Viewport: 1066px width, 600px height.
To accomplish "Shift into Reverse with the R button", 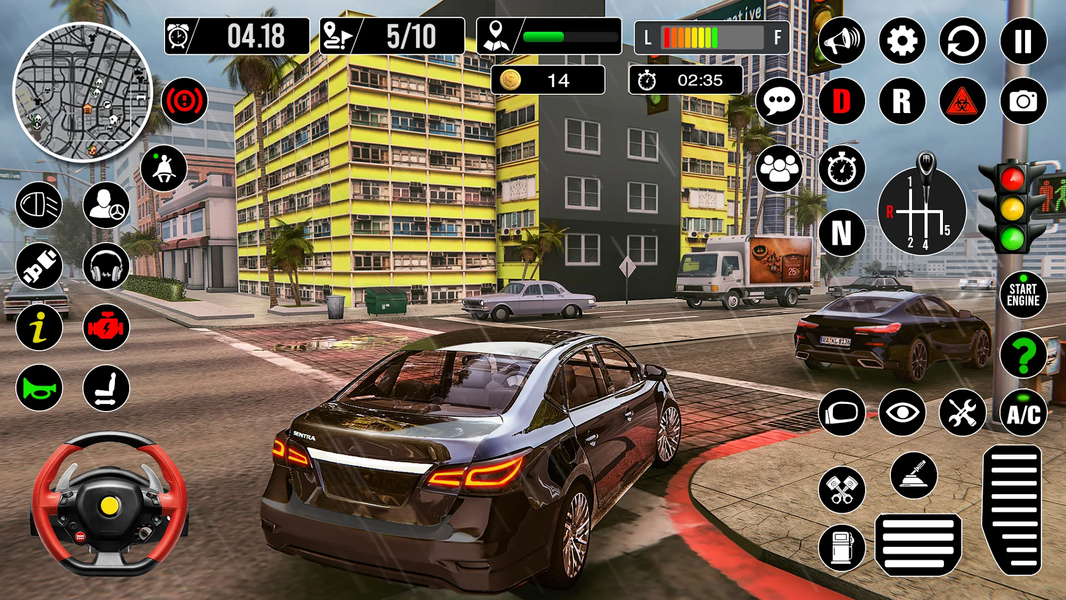I will [x=902, y=101].
